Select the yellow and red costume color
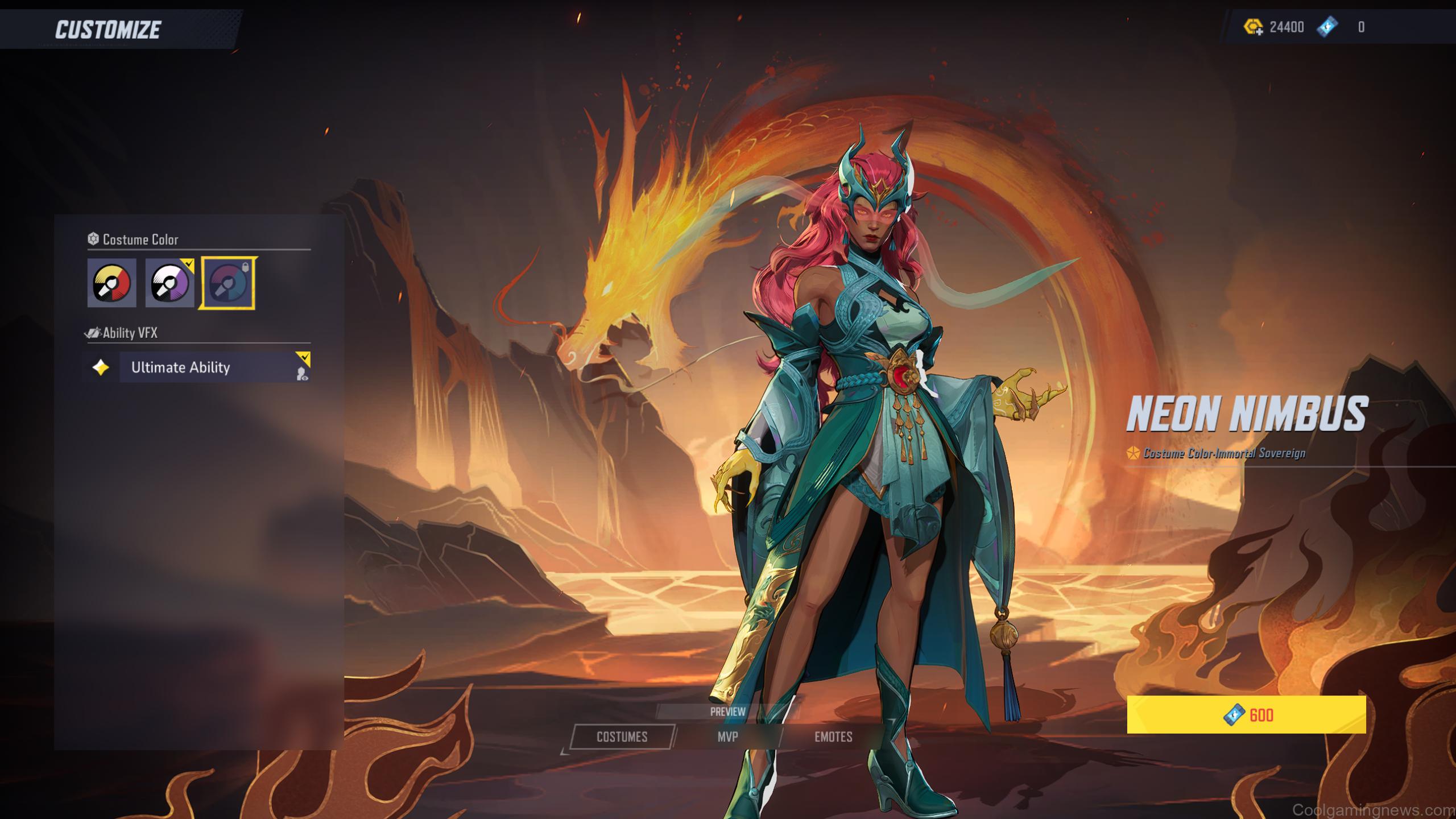 (111, 283)
